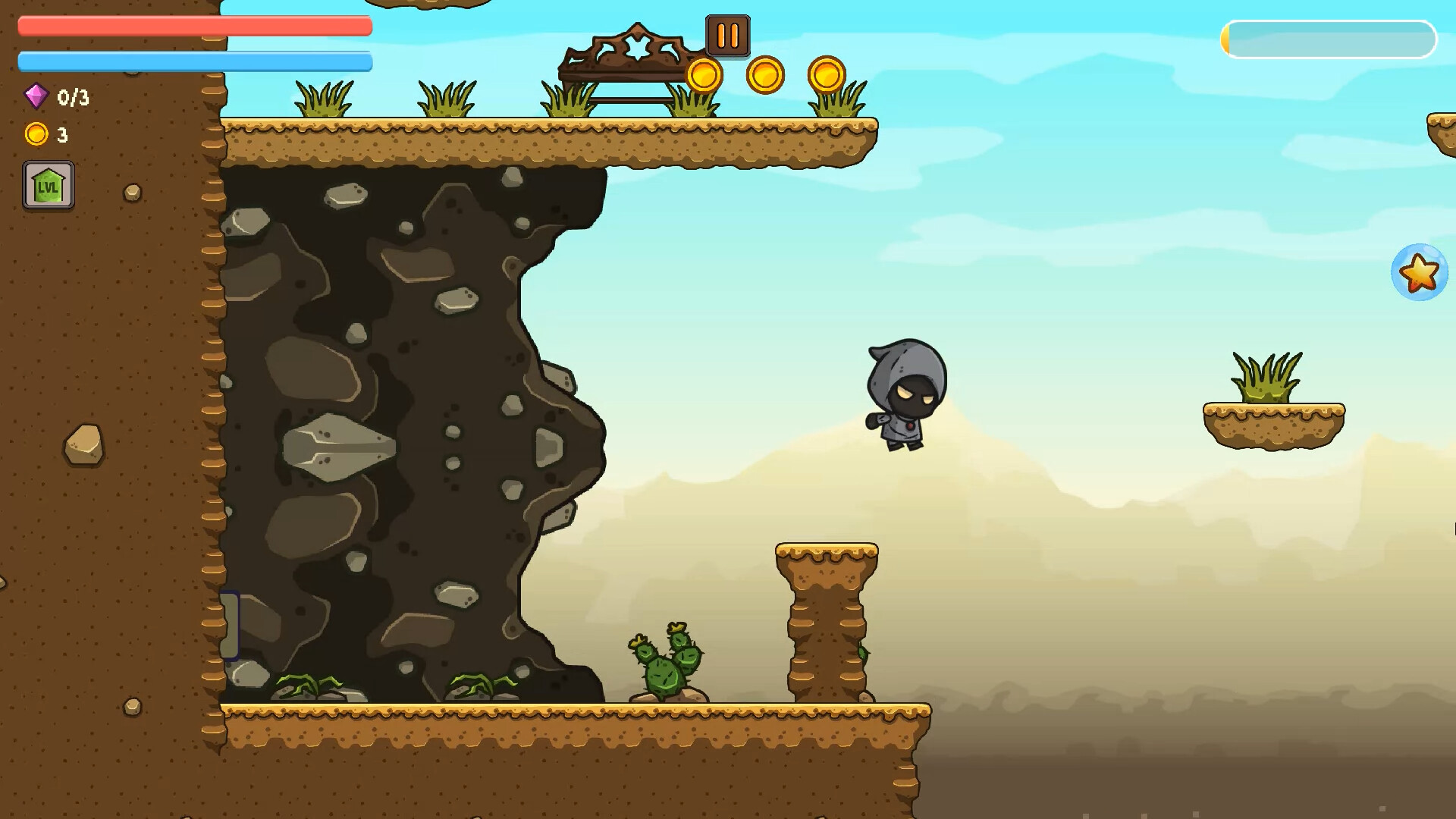Click the purple gem counter icon
Image resolution: width=1456 pixels, height=819 pixels.
pyautogui.click(x=36, y=97)
